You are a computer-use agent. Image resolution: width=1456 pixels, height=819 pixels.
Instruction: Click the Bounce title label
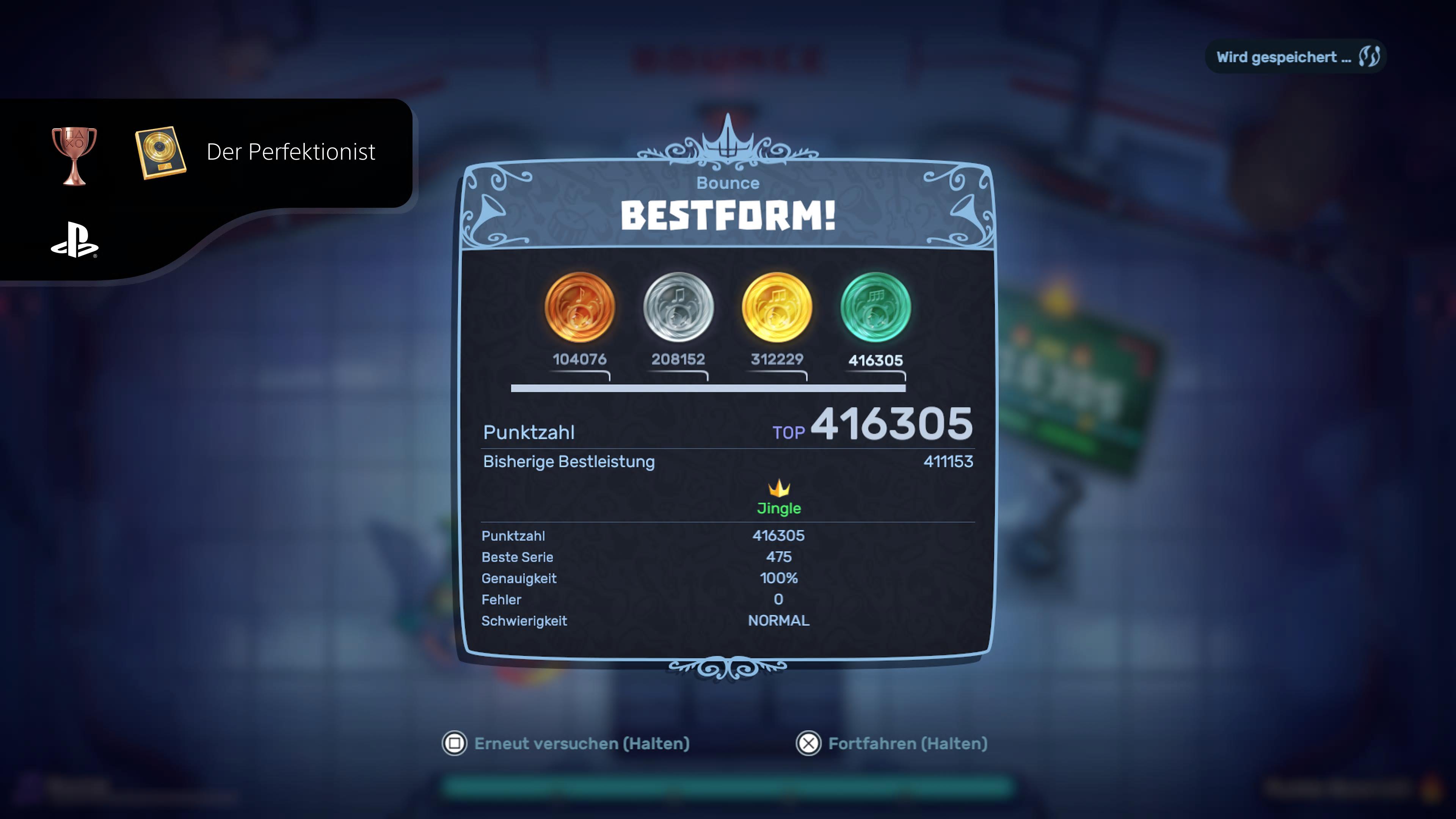[728, 182]
